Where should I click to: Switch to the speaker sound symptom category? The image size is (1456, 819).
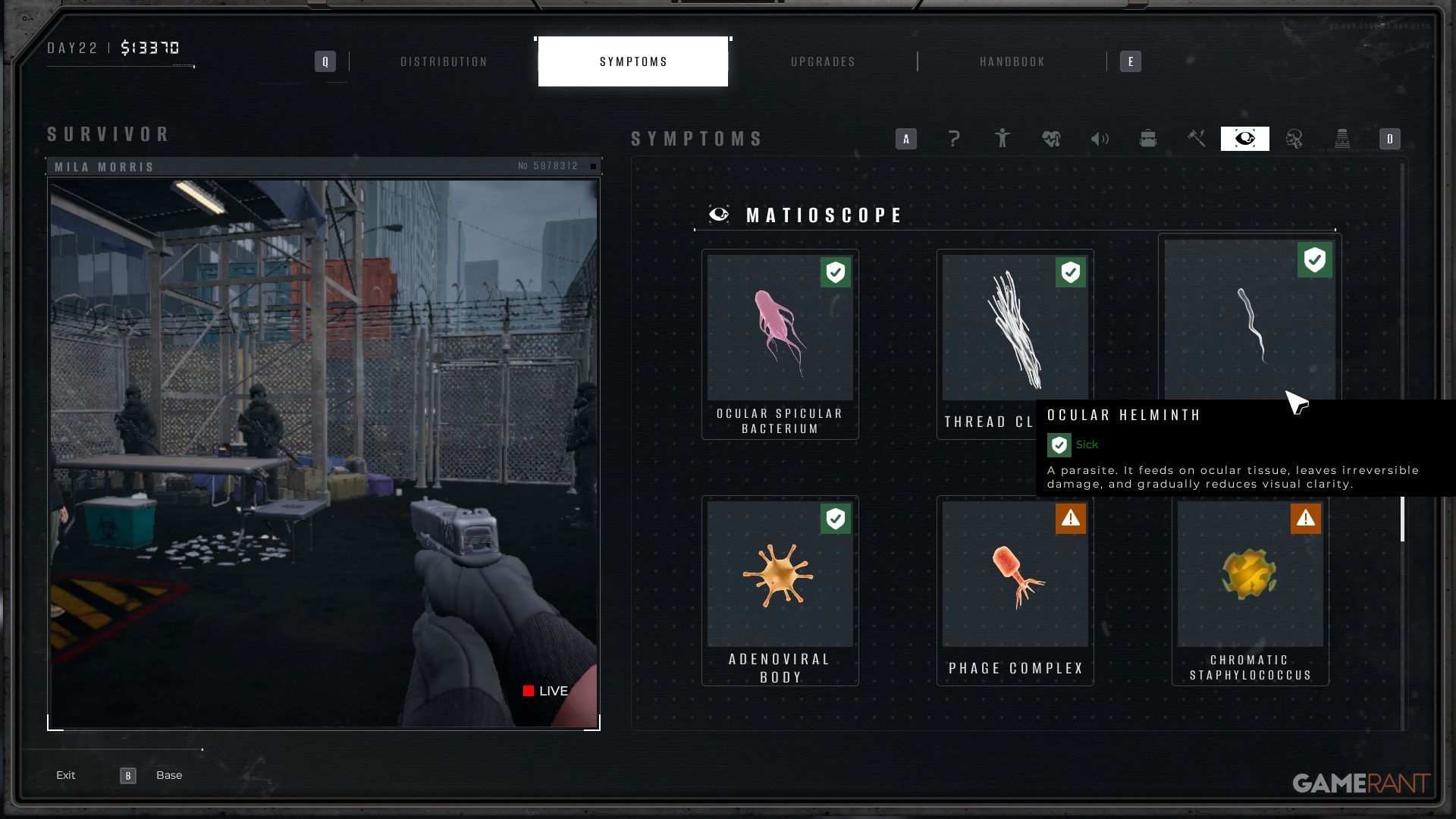(1100, 139)
